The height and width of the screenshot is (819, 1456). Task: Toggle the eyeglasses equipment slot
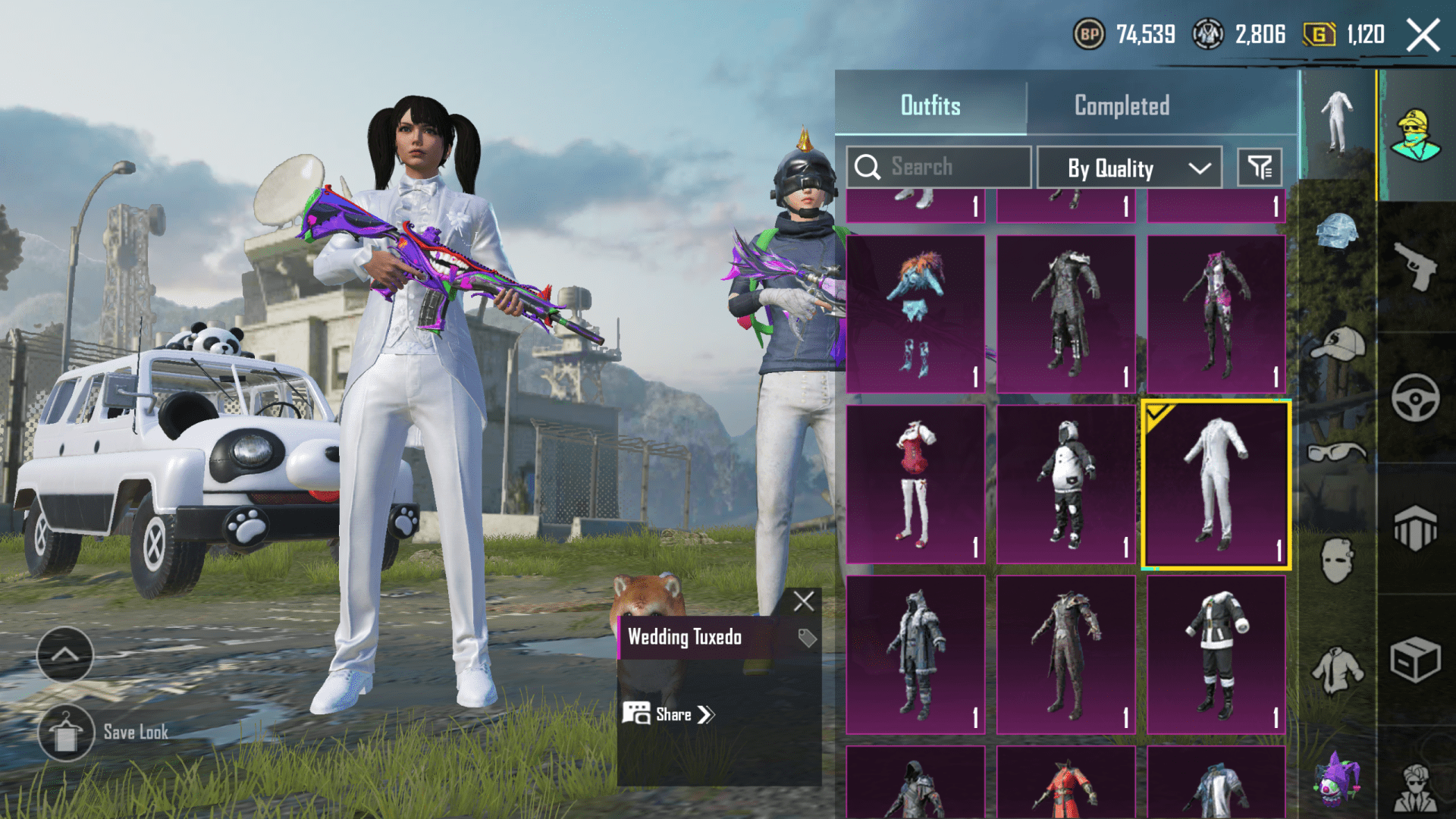(1335, 450)
